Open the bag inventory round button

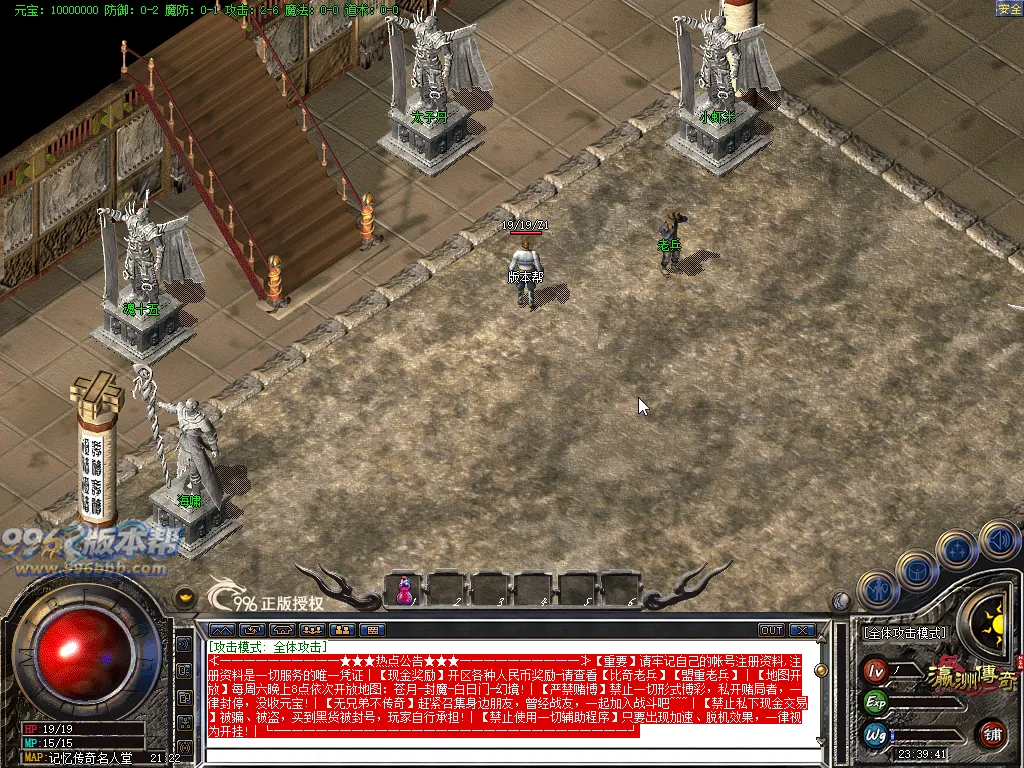click(916, 570)
